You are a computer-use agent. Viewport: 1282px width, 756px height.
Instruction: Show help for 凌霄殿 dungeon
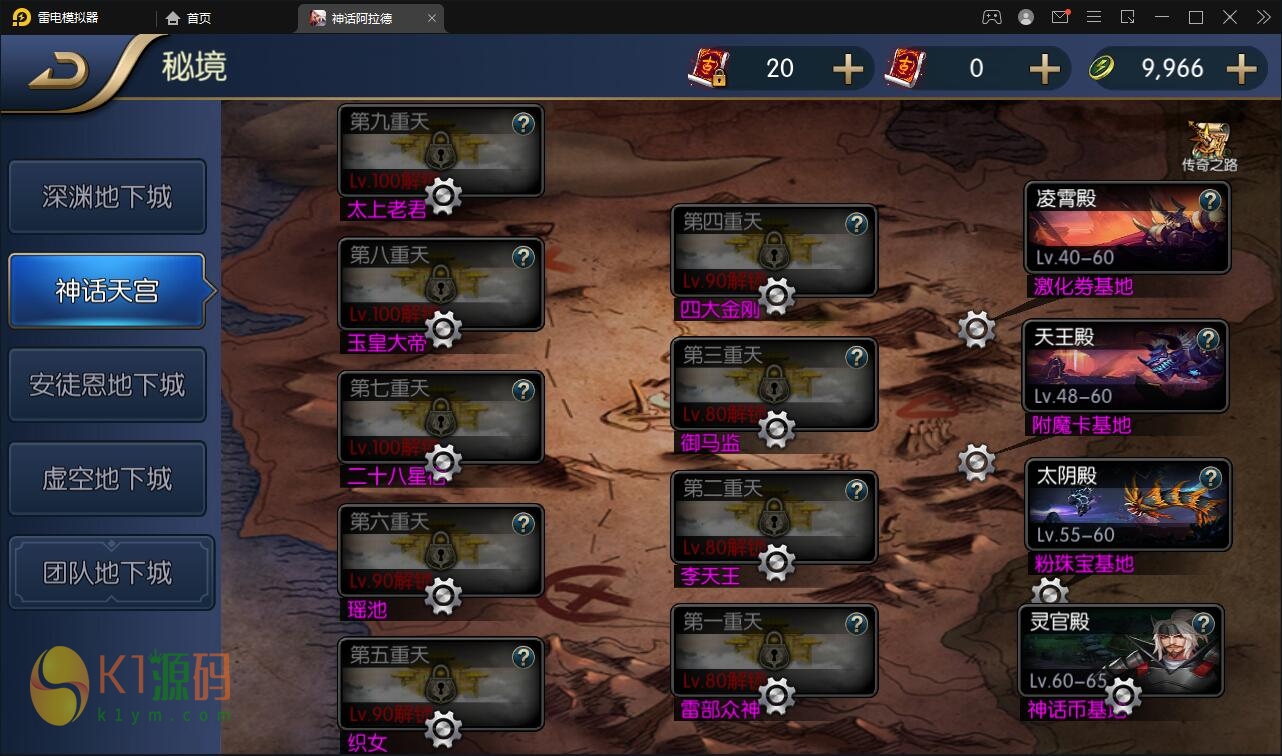pyautogui.click(x=1210, y=200)
